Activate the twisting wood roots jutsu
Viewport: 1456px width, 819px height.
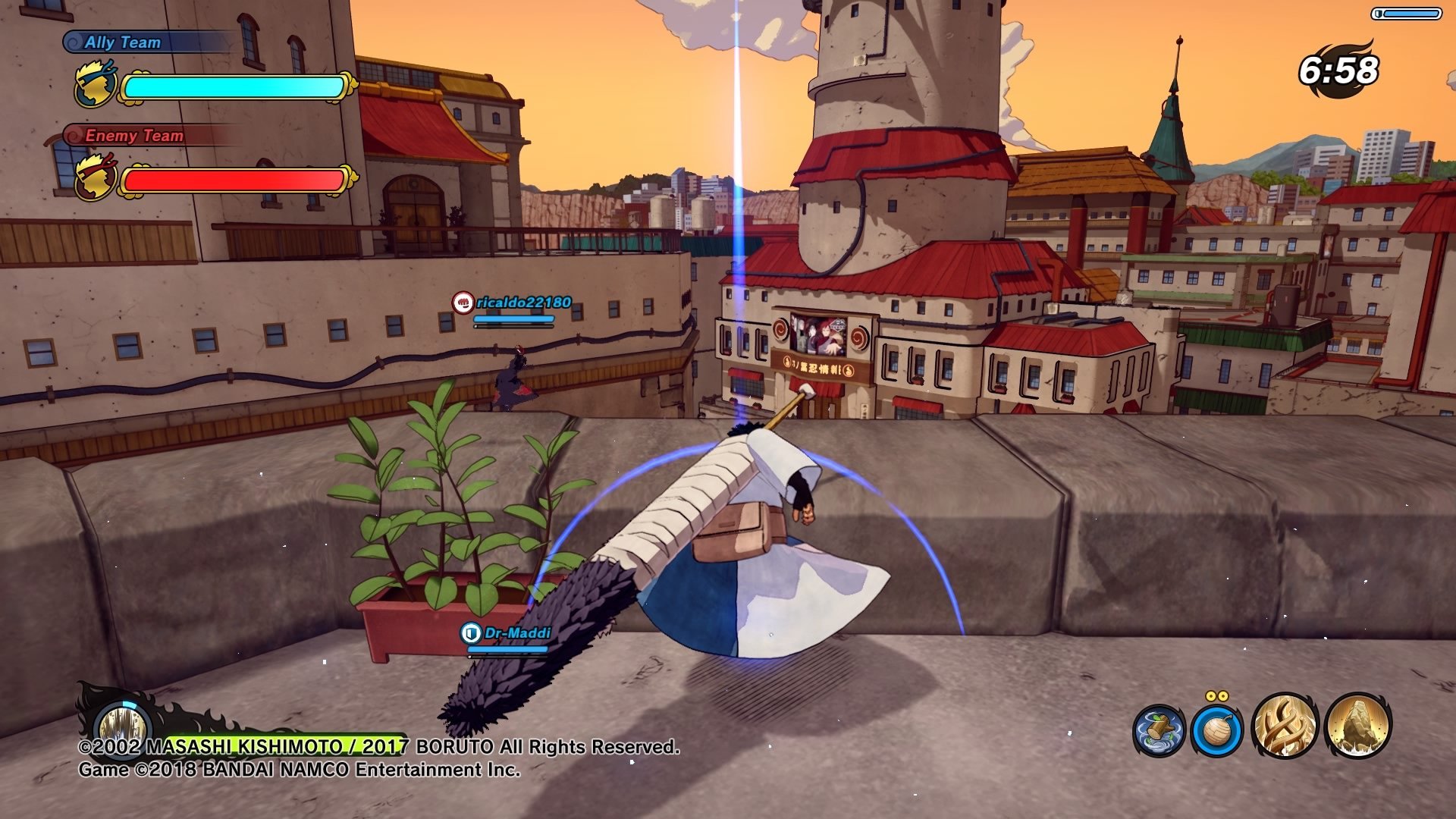1285,726
